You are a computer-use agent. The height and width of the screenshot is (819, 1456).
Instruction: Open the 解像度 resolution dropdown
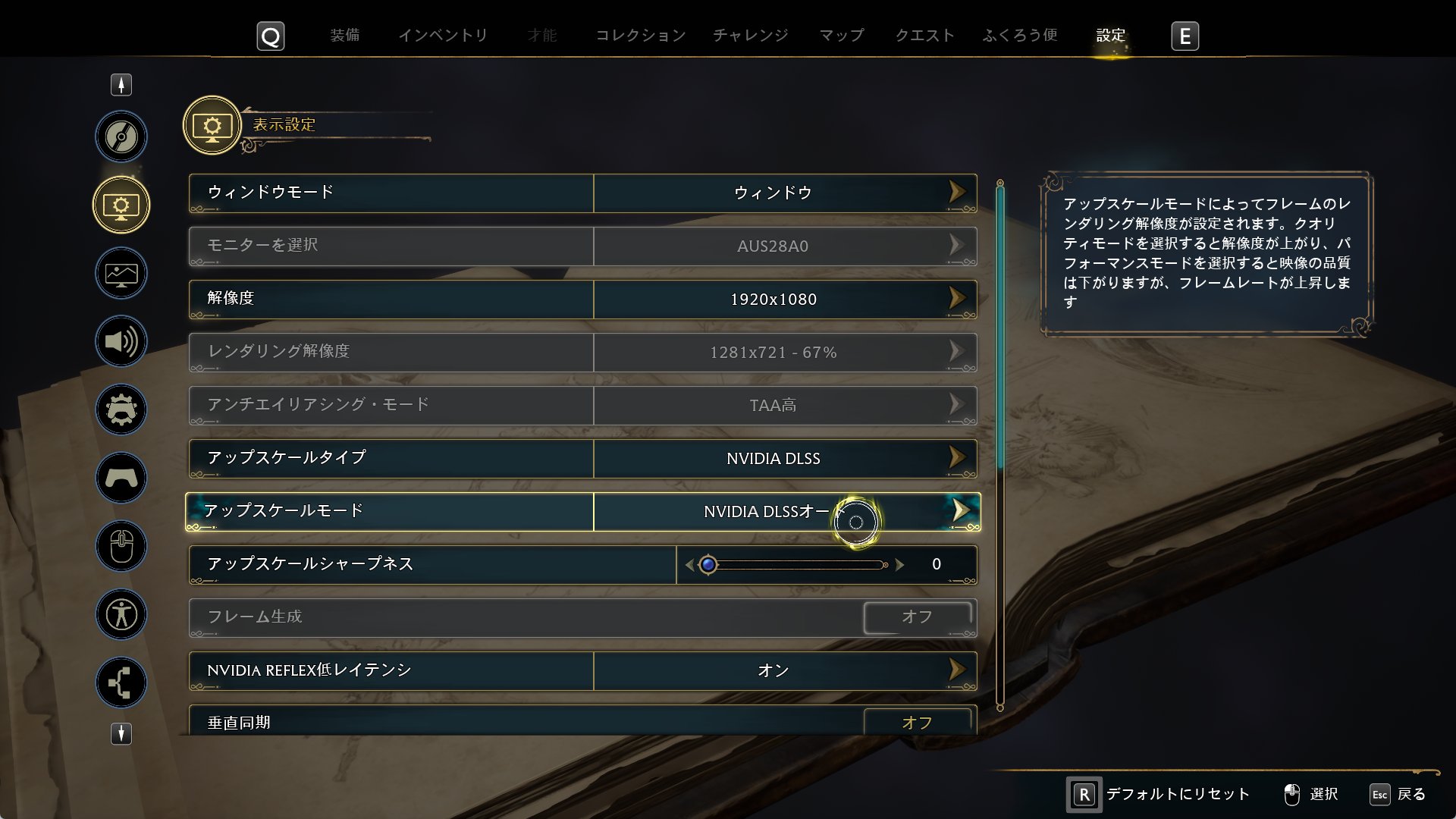pyautogui.click(x=960, y=299)
